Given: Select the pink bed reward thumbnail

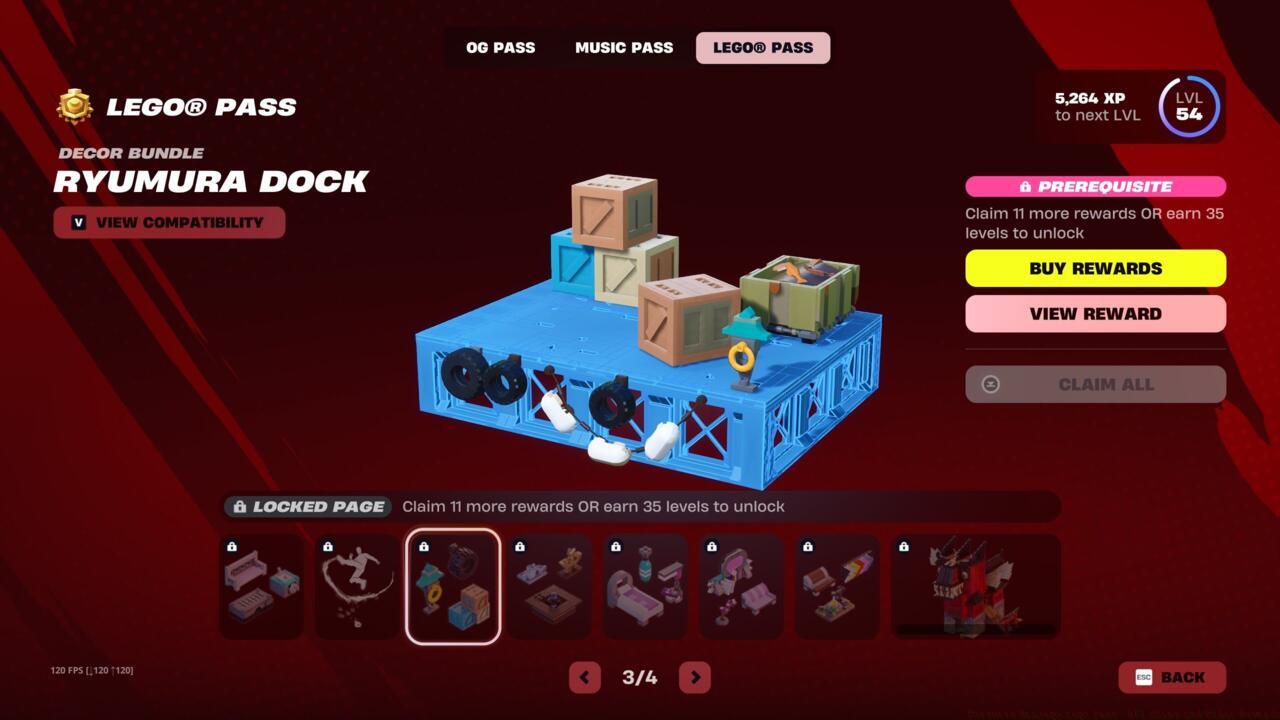Looking at the screenshot, I should [645, 586].
